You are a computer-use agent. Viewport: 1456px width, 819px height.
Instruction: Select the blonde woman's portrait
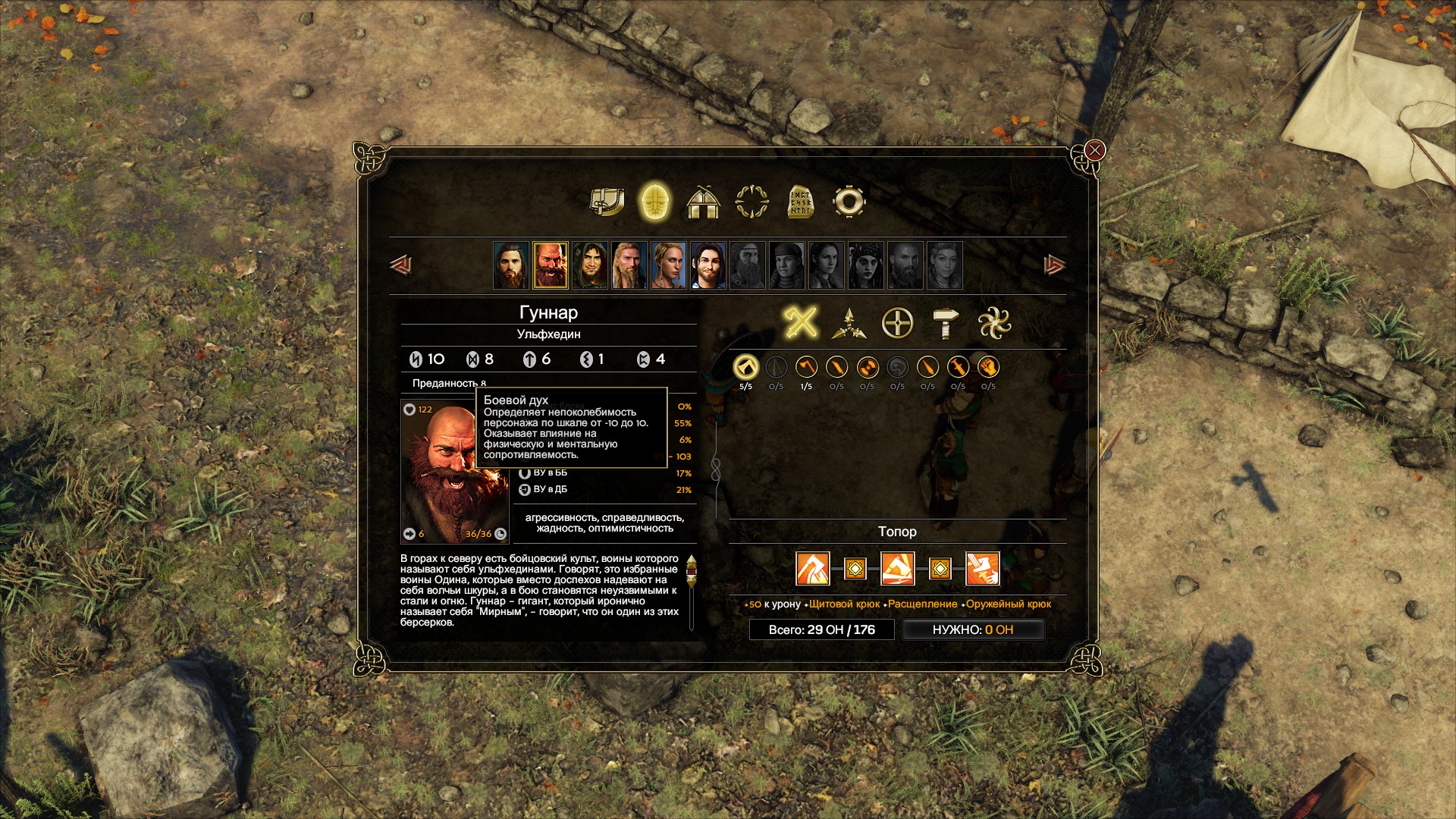click(668, 265)
